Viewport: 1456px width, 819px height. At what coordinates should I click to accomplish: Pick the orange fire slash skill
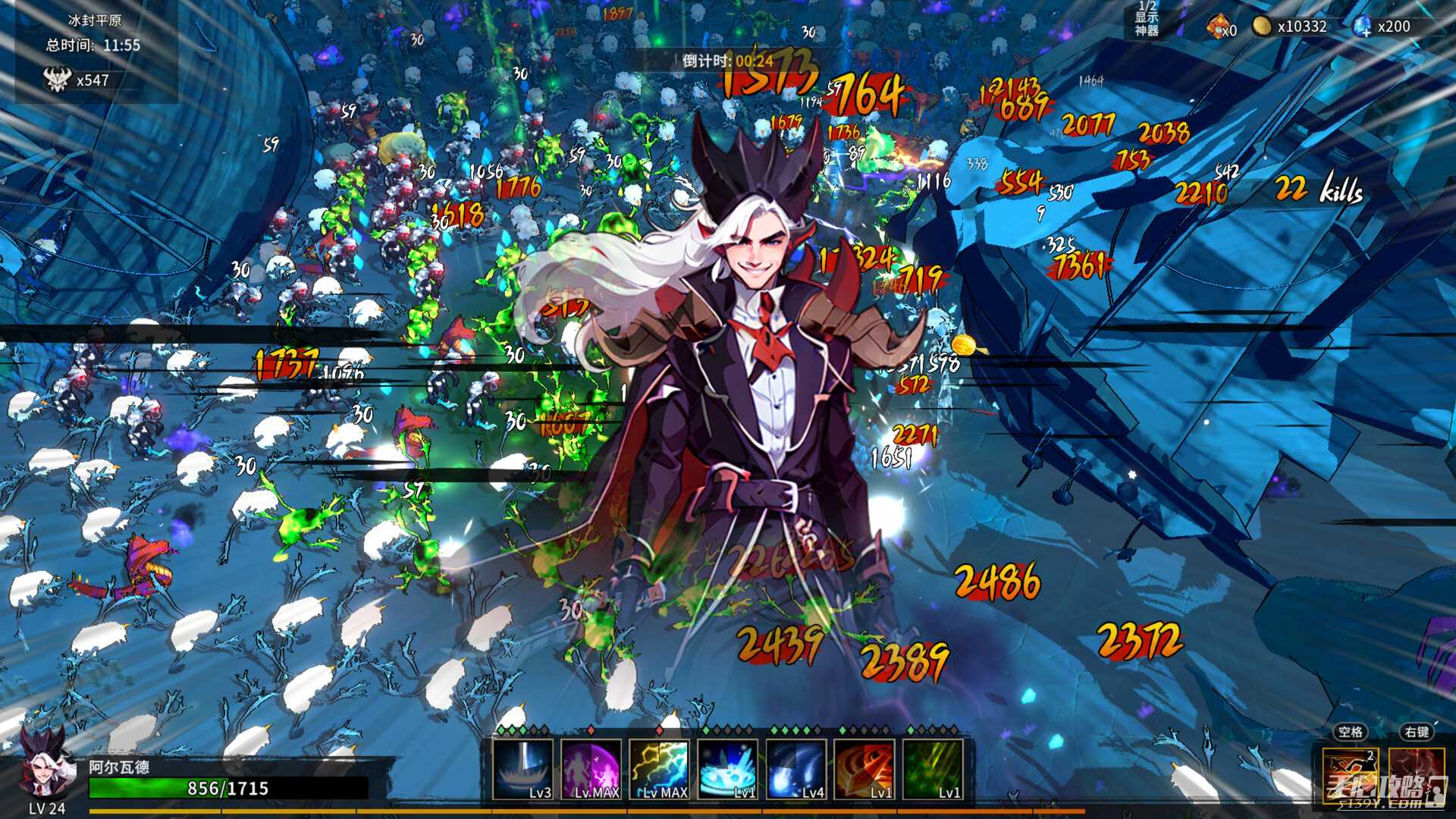[x=864, y=770]
